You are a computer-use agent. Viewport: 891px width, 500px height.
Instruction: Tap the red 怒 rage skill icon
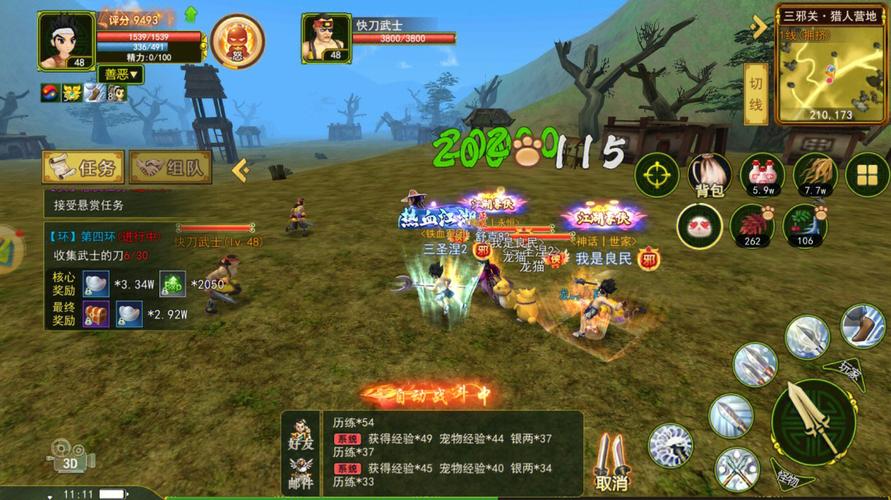238,40
